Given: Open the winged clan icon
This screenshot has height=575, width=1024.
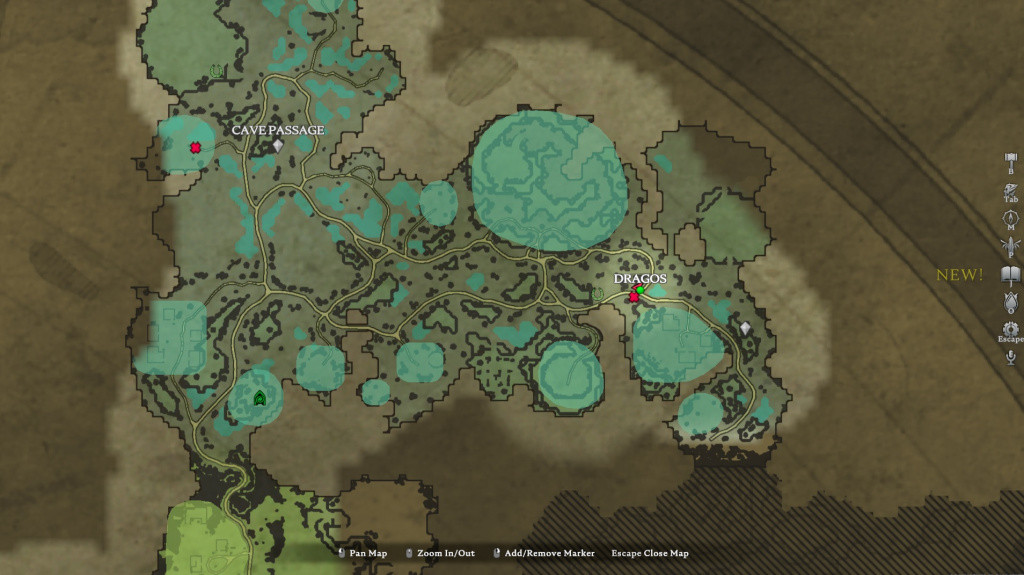Looking at the screenshot, I should coord(1010,244).
